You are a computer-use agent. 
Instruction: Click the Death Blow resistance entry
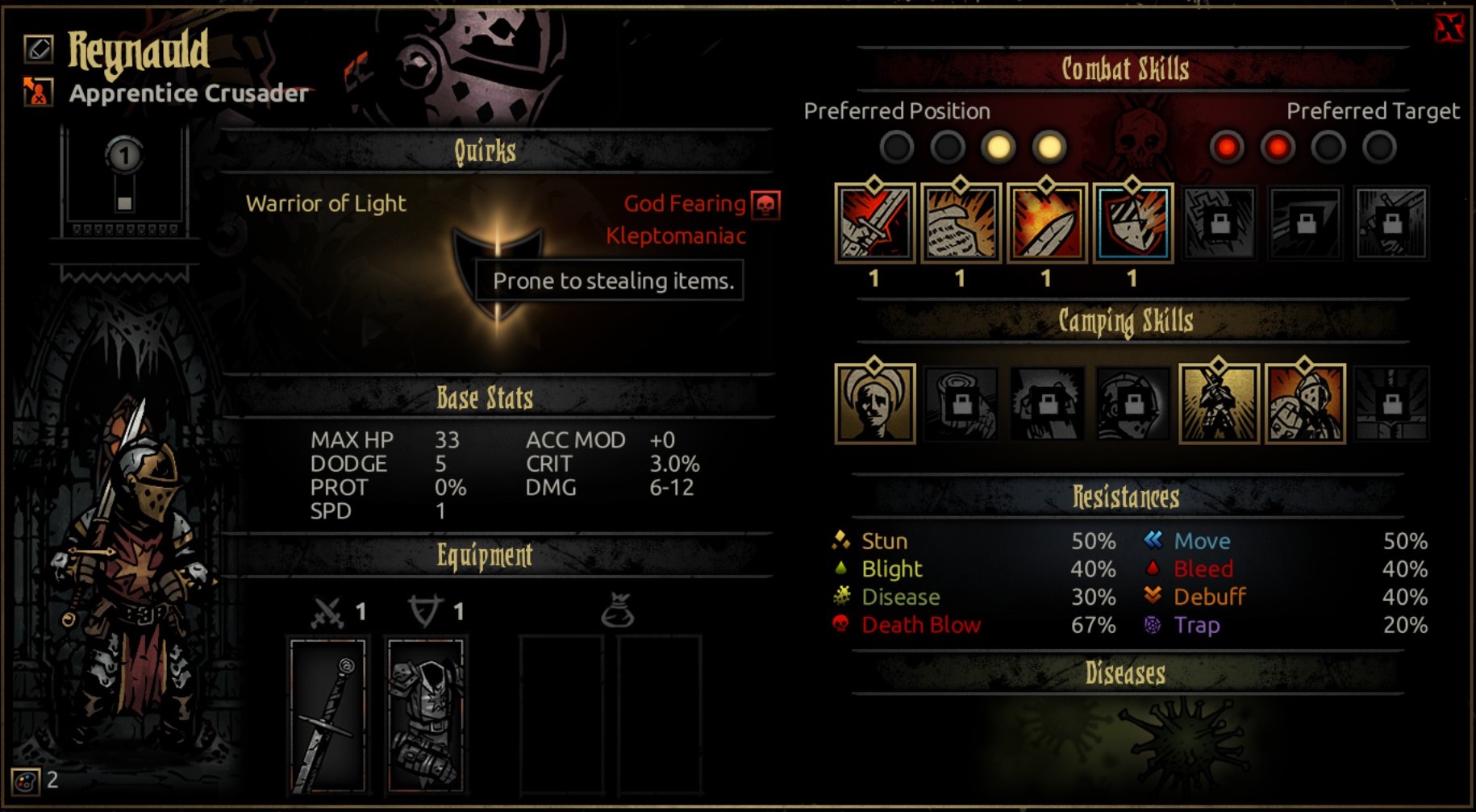(921, 625)
